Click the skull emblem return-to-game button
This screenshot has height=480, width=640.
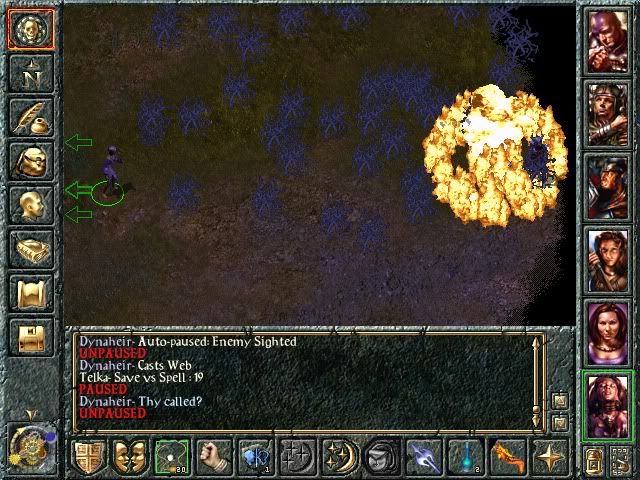(31, 28)
